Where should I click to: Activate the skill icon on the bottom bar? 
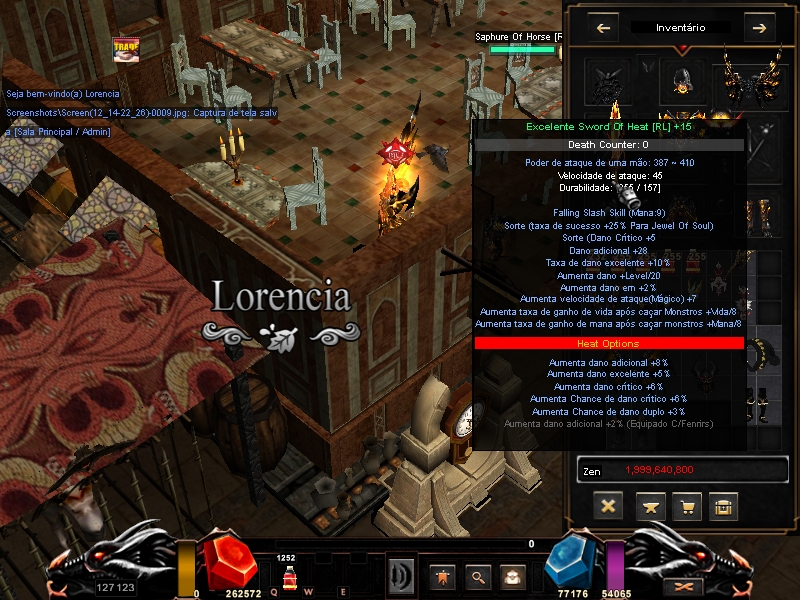[402, 576]
